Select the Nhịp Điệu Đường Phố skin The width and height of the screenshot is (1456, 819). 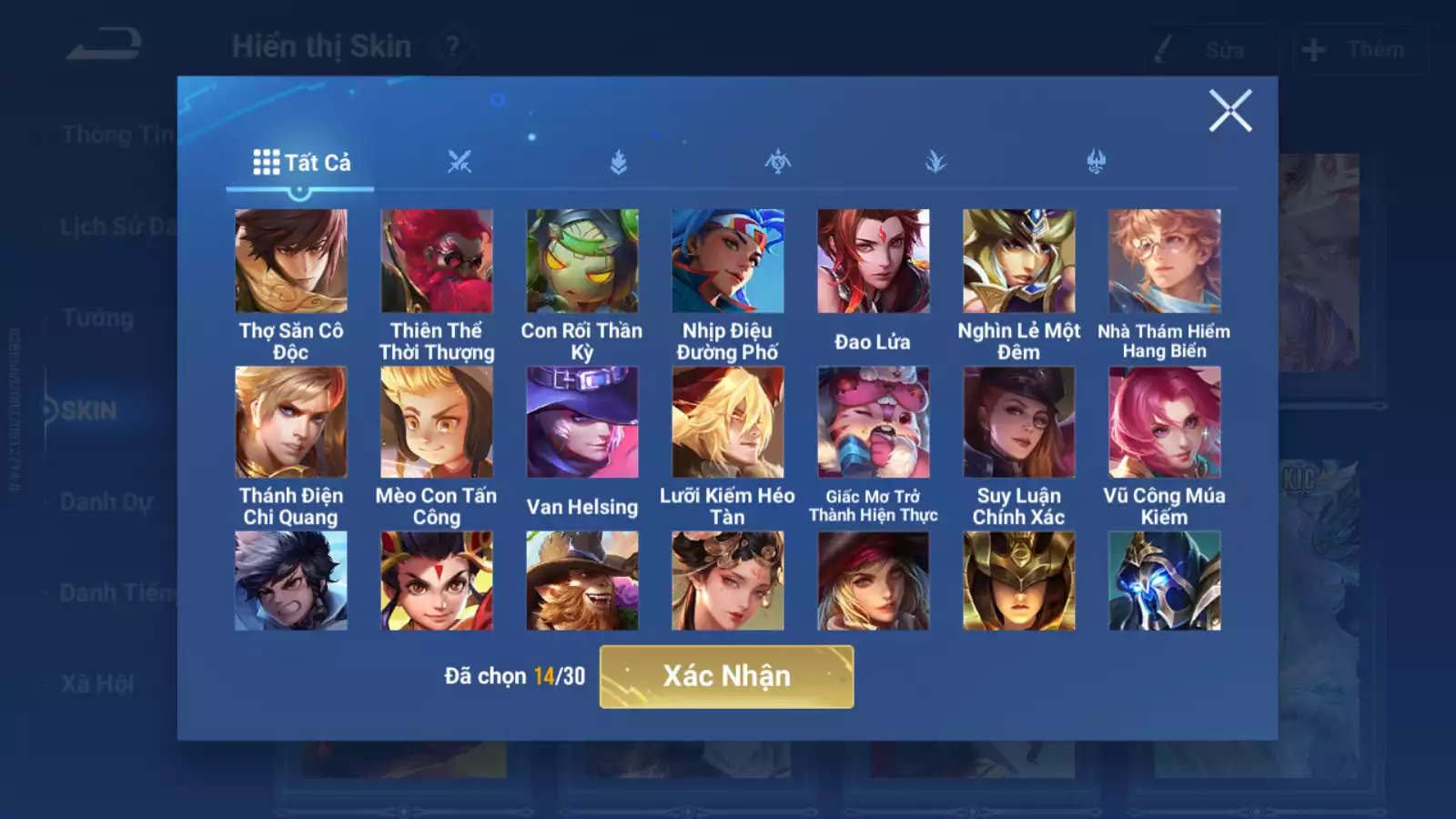pos(728,262)
